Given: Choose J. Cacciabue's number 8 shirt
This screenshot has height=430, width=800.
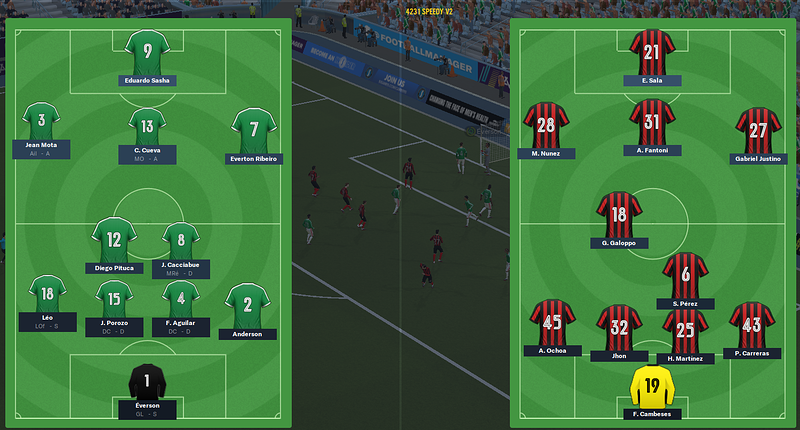Looking at the screenshot, I should pos(181,242).
